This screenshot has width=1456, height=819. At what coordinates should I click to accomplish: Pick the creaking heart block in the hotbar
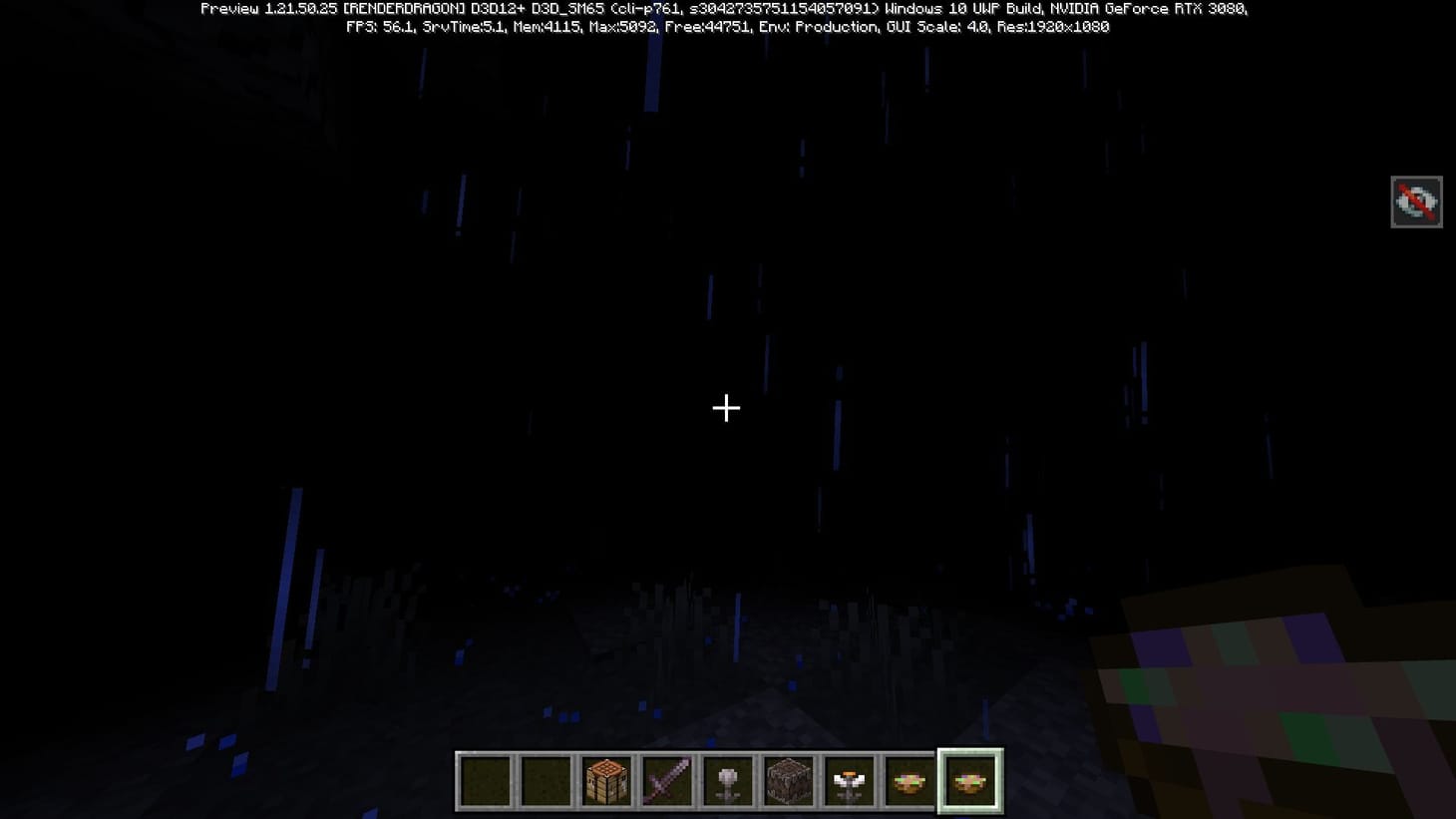tap(790, 781)
